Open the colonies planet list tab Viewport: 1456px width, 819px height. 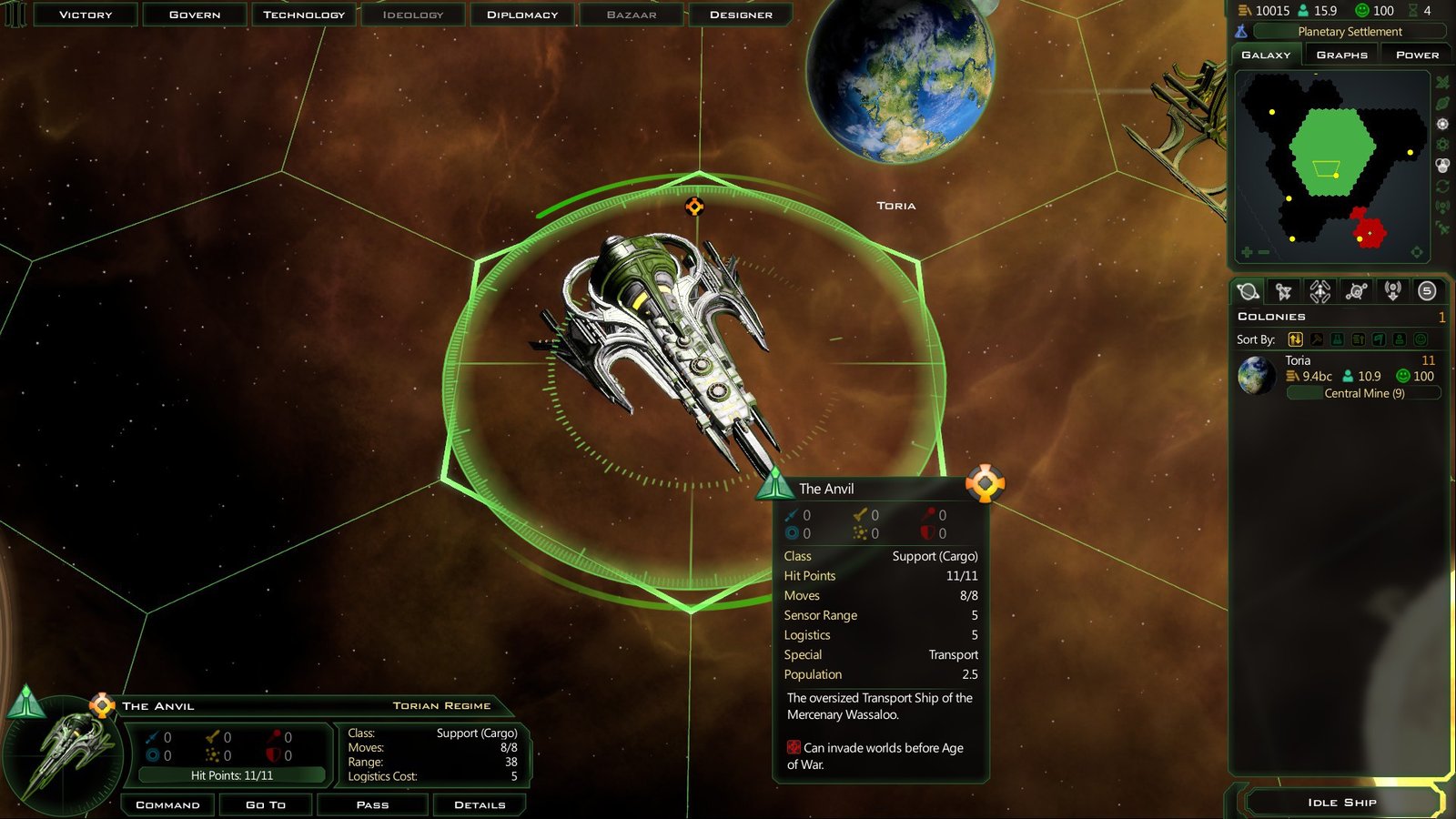click(1249, 291)
